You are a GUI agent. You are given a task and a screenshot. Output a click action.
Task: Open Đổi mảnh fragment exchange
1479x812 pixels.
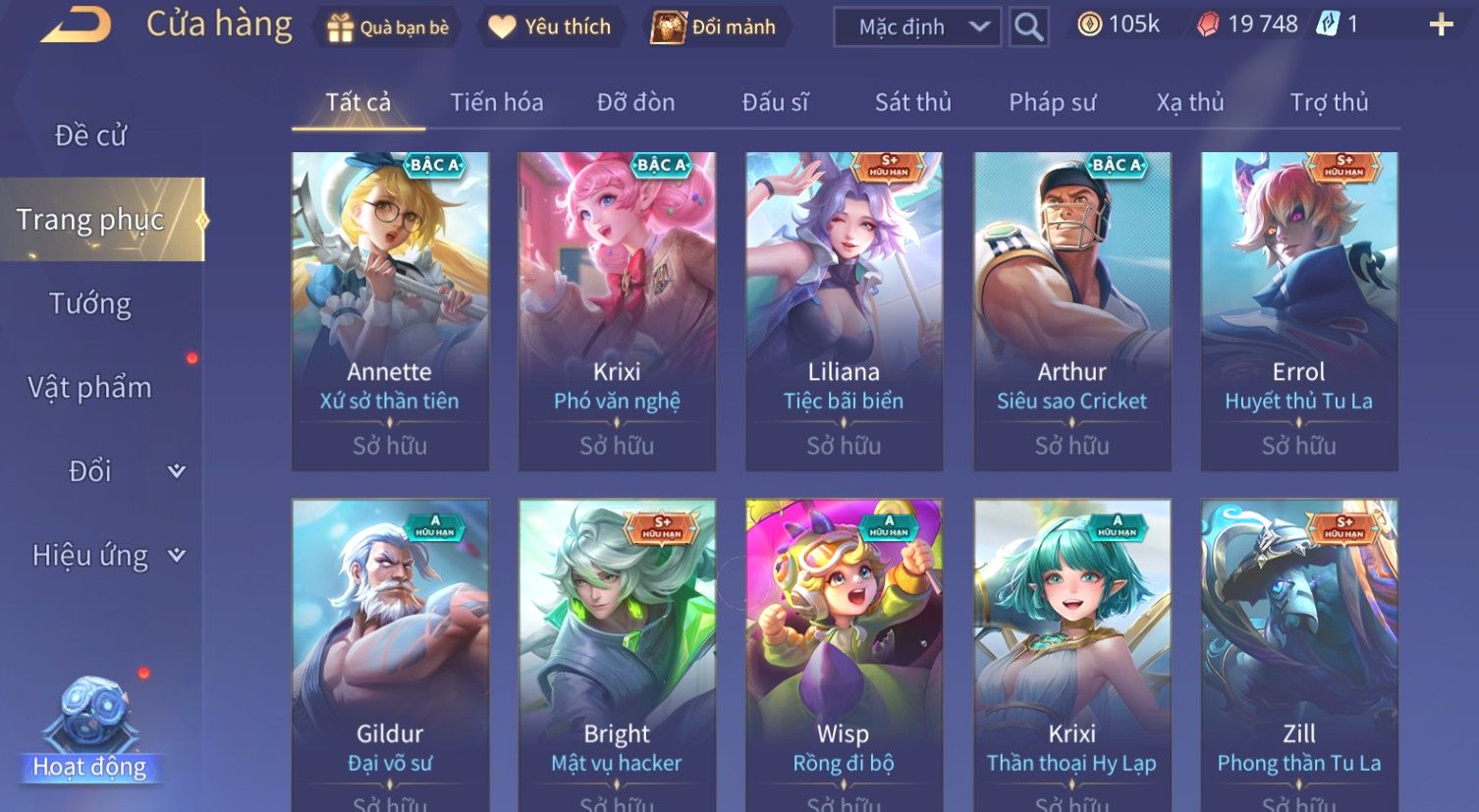tap(715, 27)
